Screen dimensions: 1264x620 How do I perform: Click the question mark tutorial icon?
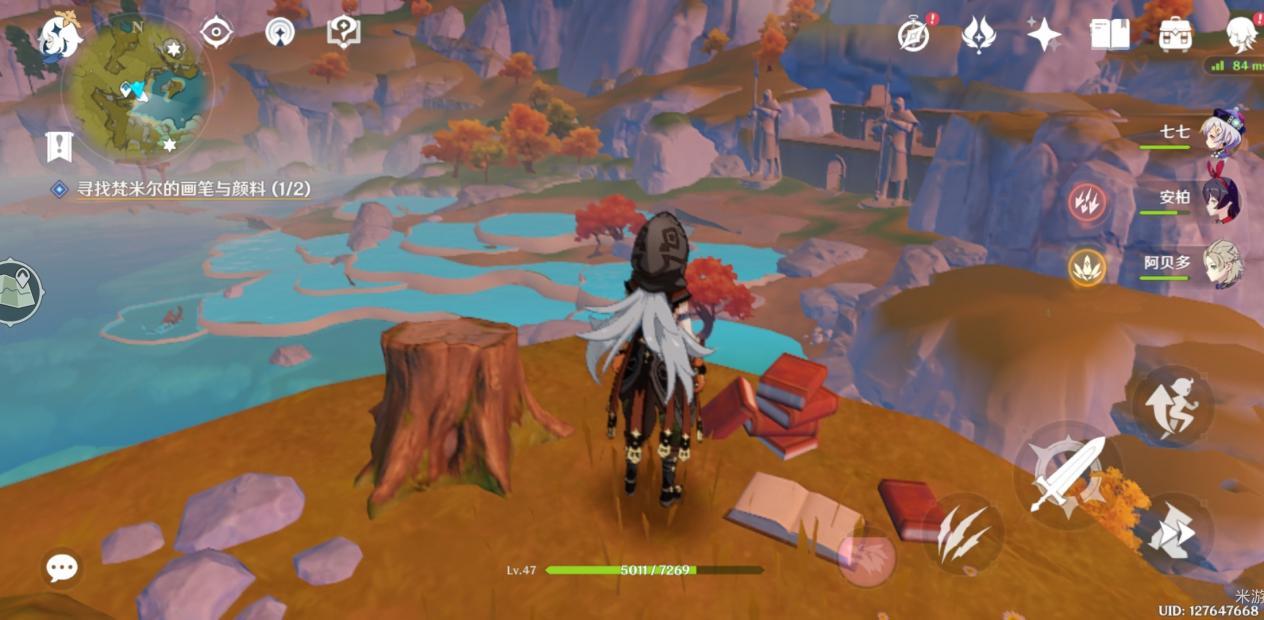point(344,32)
